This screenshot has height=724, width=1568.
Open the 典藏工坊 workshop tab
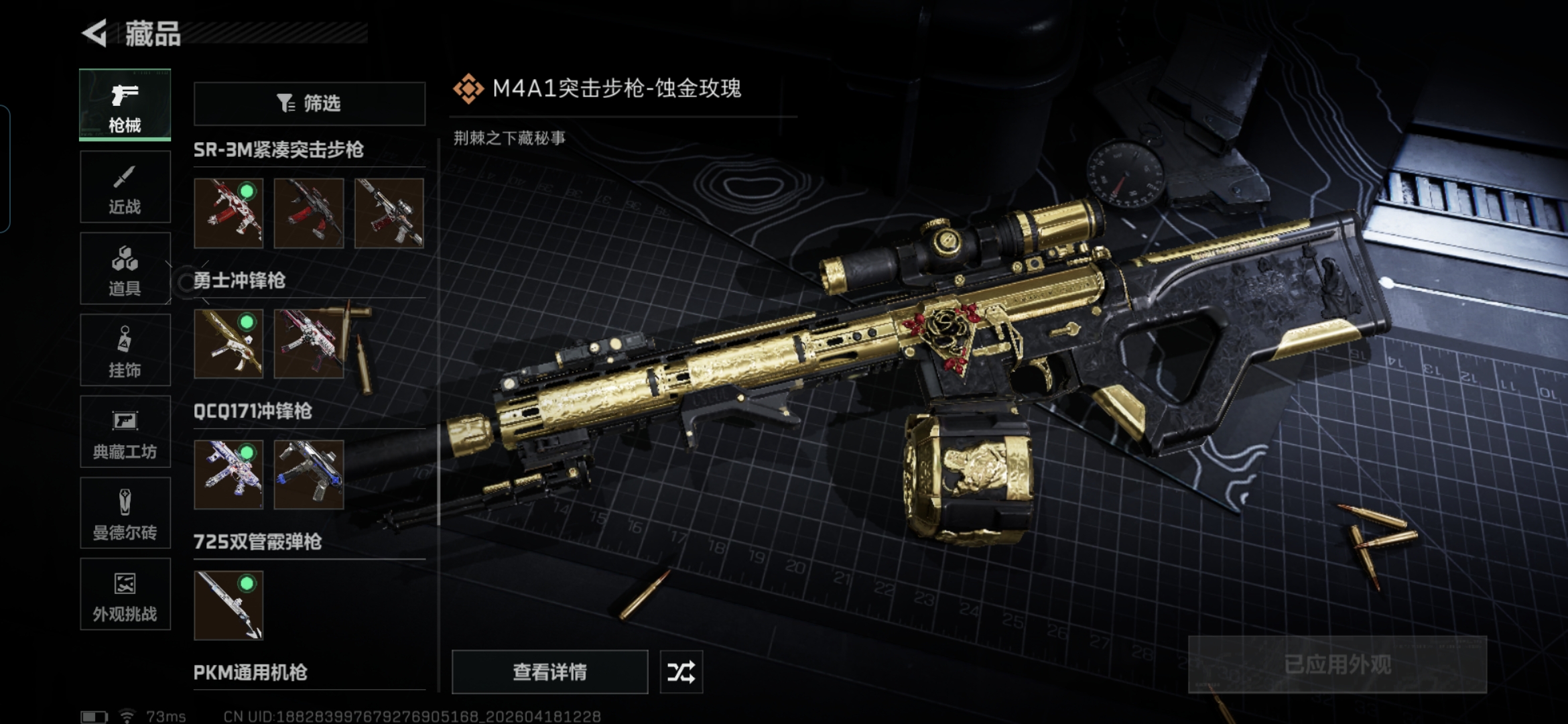(x=125, y=432)
